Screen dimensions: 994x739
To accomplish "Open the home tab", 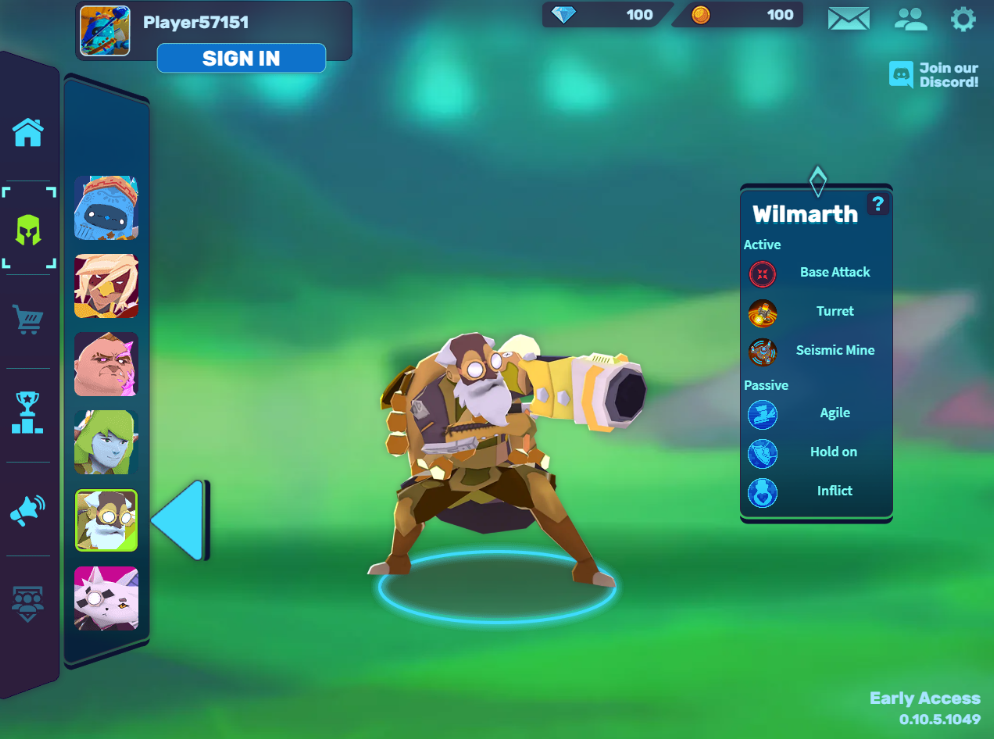I will (28, 132).
